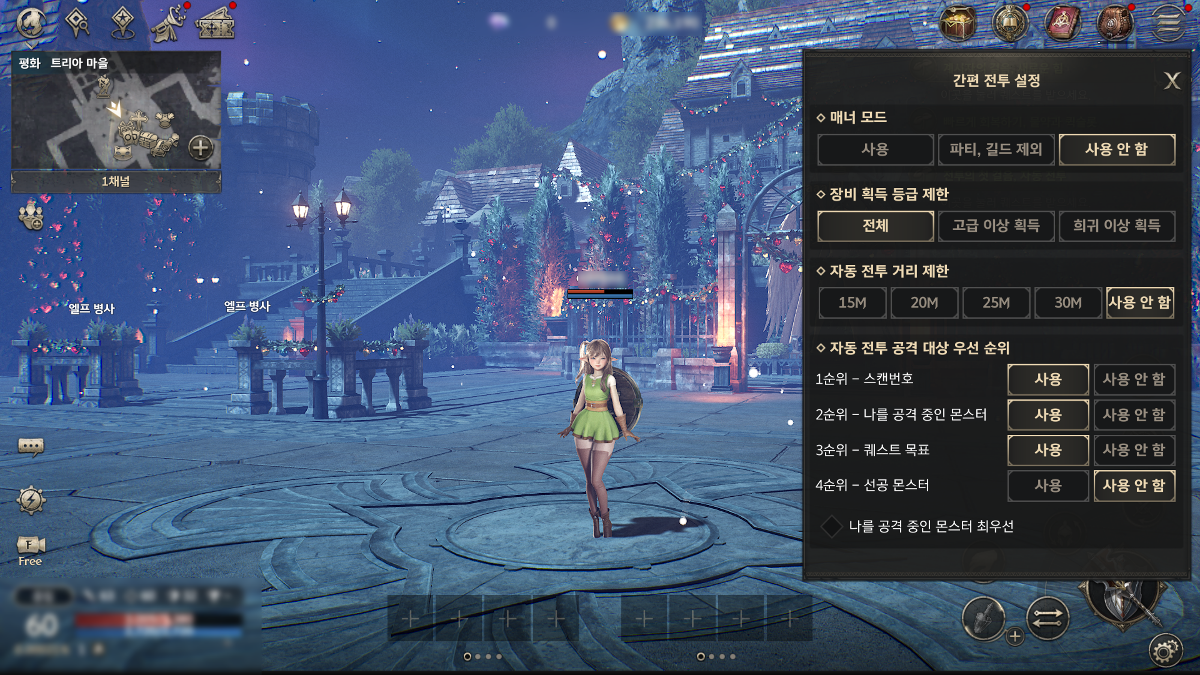Choose 전체 for equipment acquisition

click(x=875, y=226)
